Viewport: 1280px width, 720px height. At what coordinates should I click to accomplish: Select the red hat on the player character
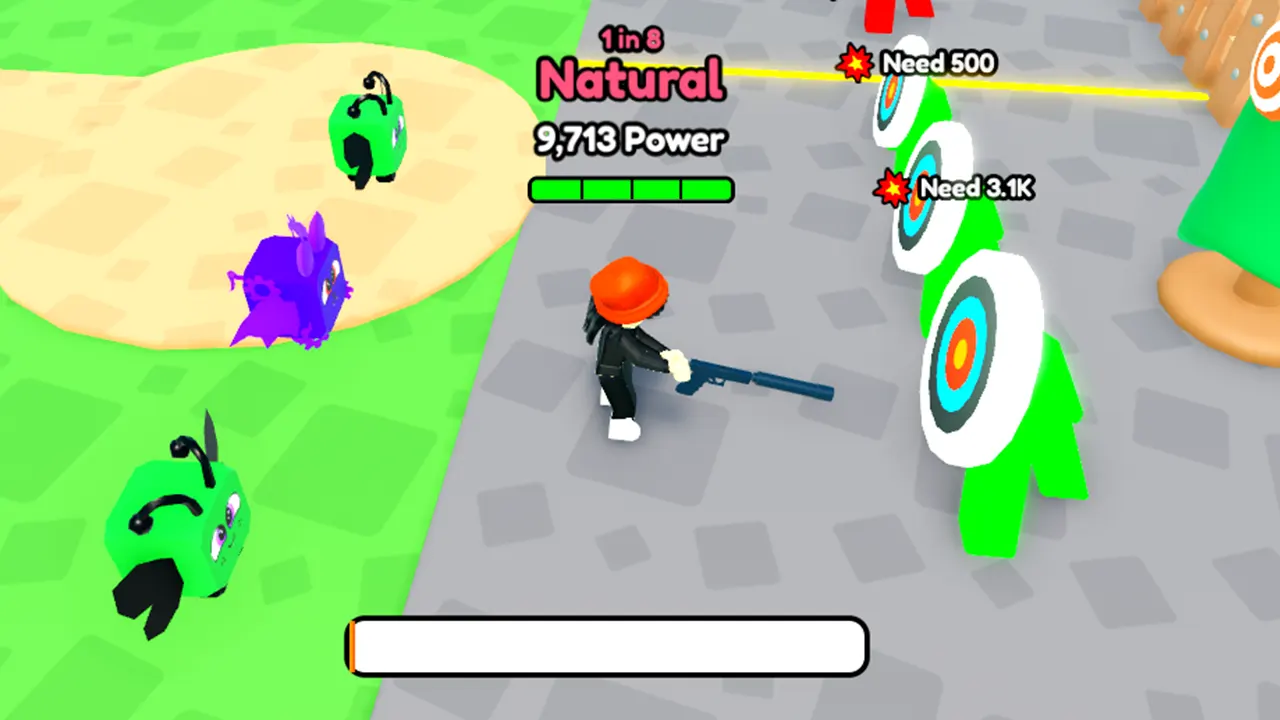(x=630, y=290)
